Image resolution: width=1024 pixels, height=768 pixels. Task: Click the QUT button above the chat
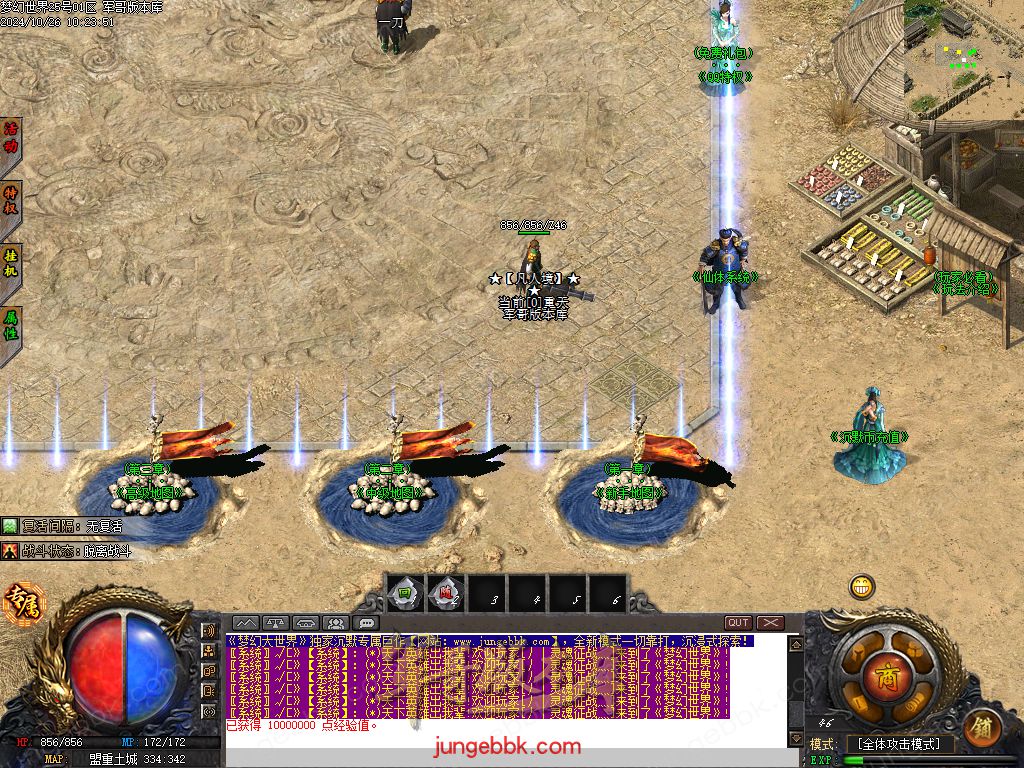click(x=738, y=623)
